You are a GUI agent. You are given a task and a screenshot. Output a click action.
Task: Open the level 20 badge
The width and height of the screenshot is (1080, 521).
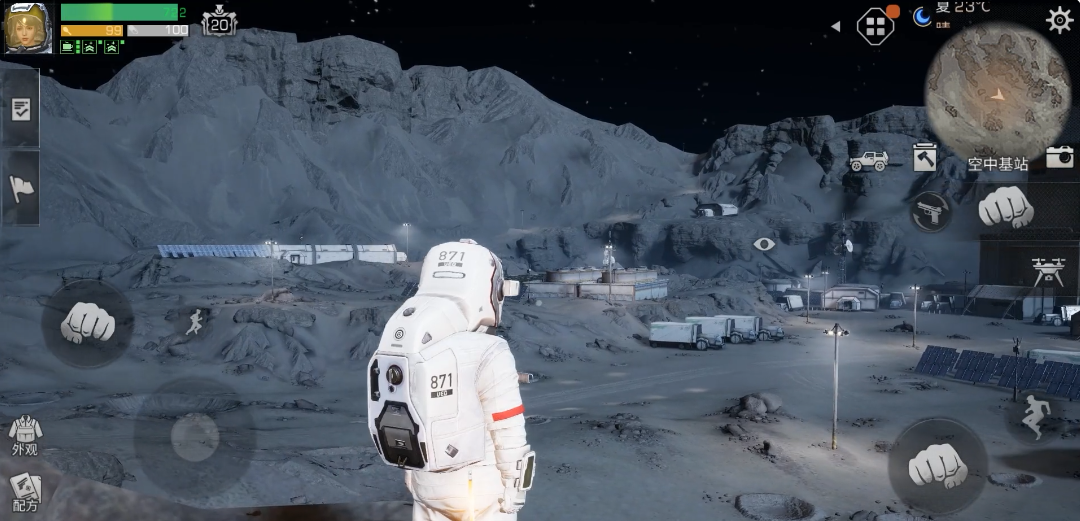click(219, 22)
